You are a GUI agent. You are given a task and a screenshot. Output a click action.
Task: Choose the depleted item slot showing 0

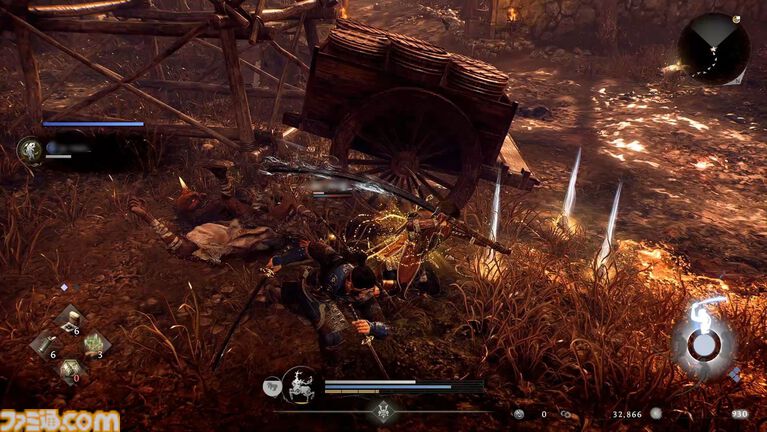(x=70, y=370)
